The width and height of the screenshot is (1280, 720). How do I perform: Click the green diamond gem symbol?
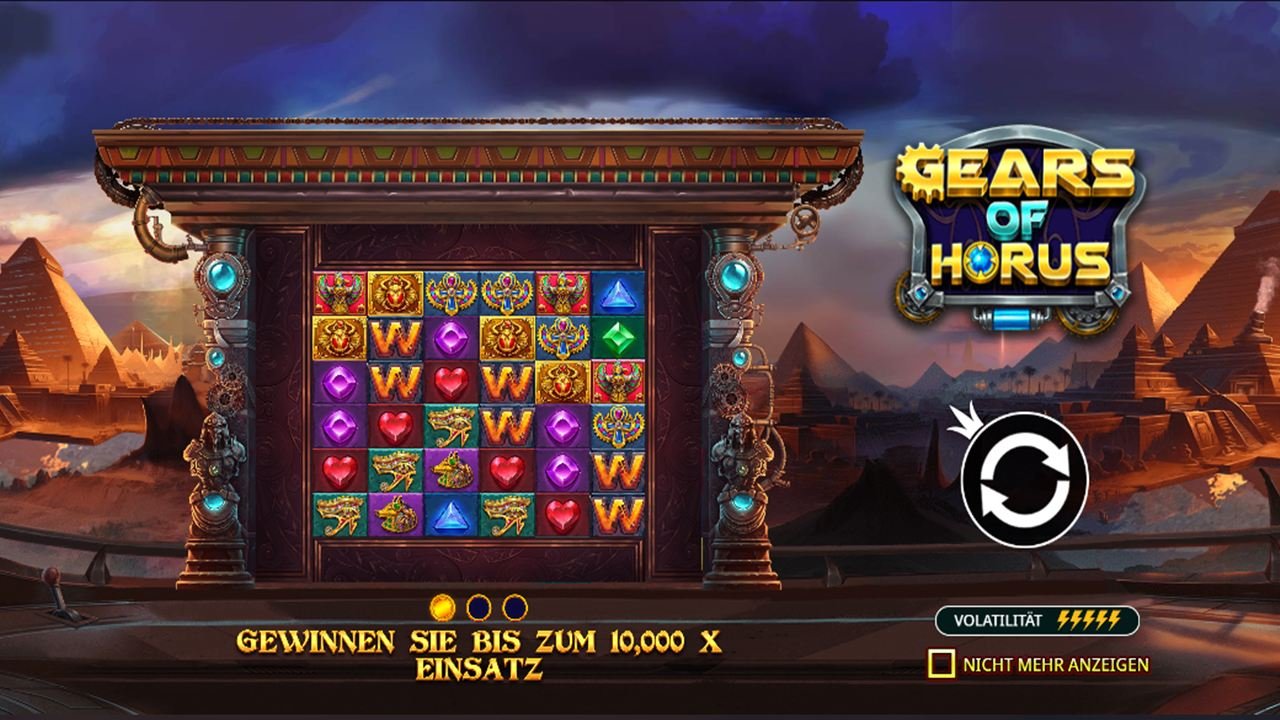coord(616,337)
